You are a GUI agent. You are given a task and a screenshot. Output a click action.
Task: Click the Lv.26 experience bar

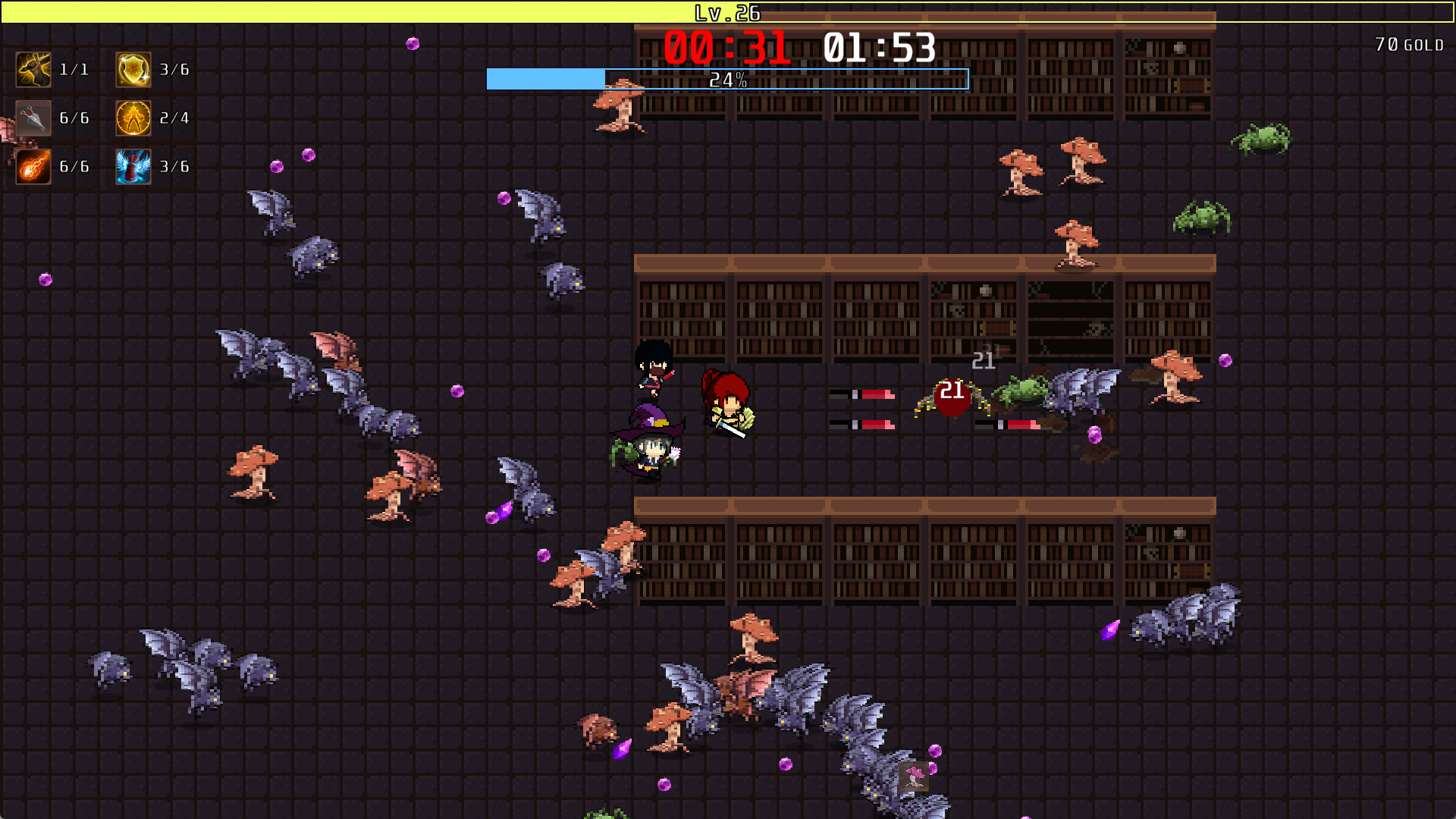pyautogui.click(x=728, y=12)
